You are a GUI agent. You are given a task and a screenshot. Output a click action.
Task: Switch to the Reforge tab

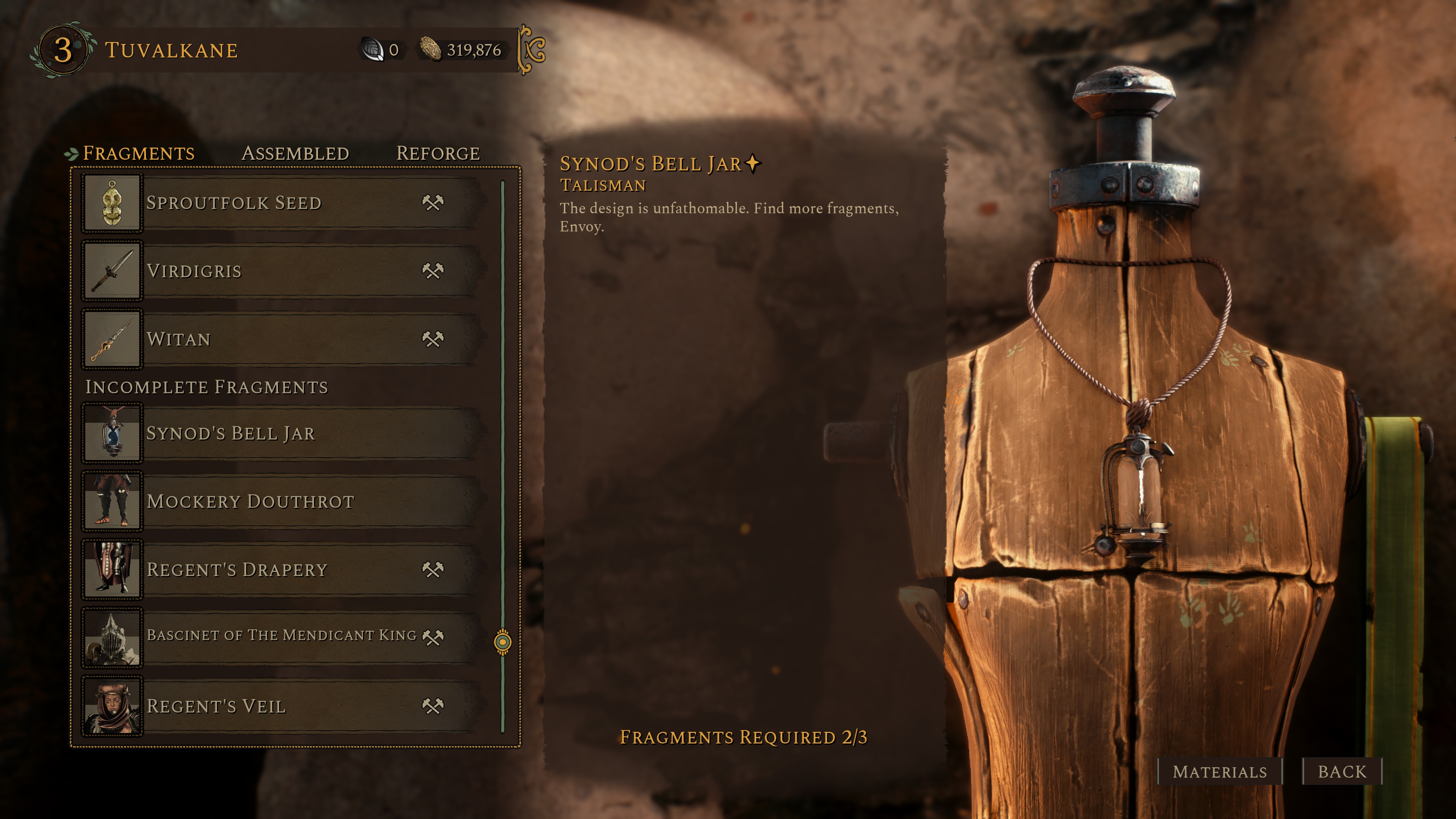tap(438, 153)
